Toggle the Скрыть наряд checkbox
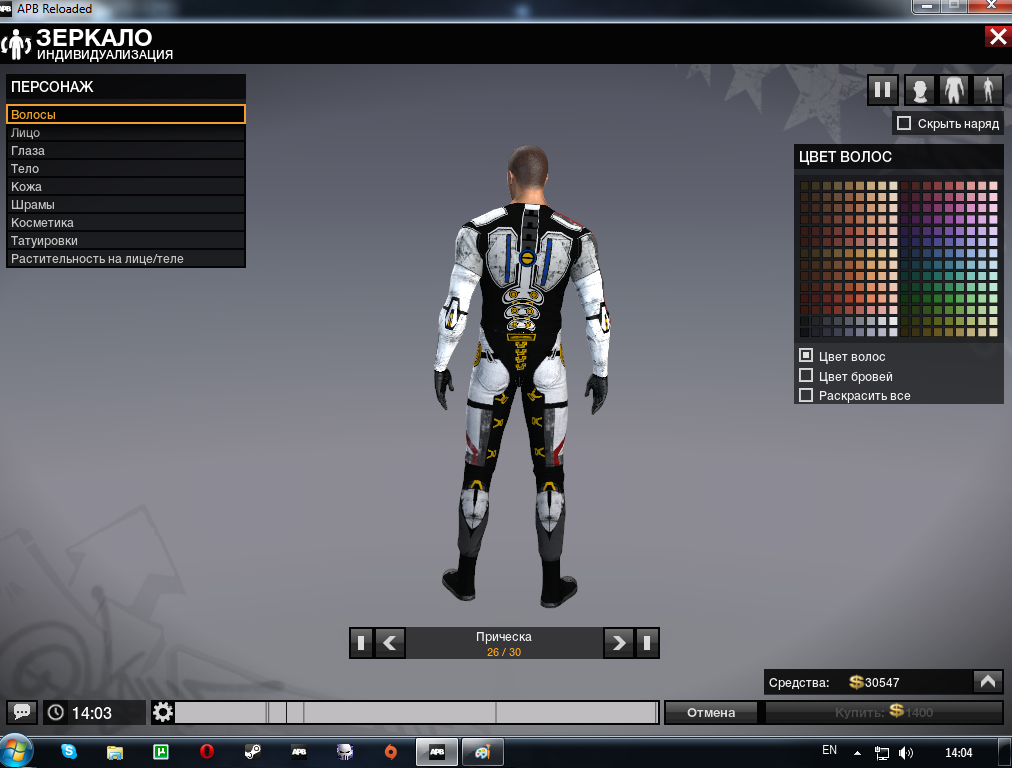Image resolution: width=1012 pixels, height=768 pixels. pyautogui.click(x=904, y=123)
